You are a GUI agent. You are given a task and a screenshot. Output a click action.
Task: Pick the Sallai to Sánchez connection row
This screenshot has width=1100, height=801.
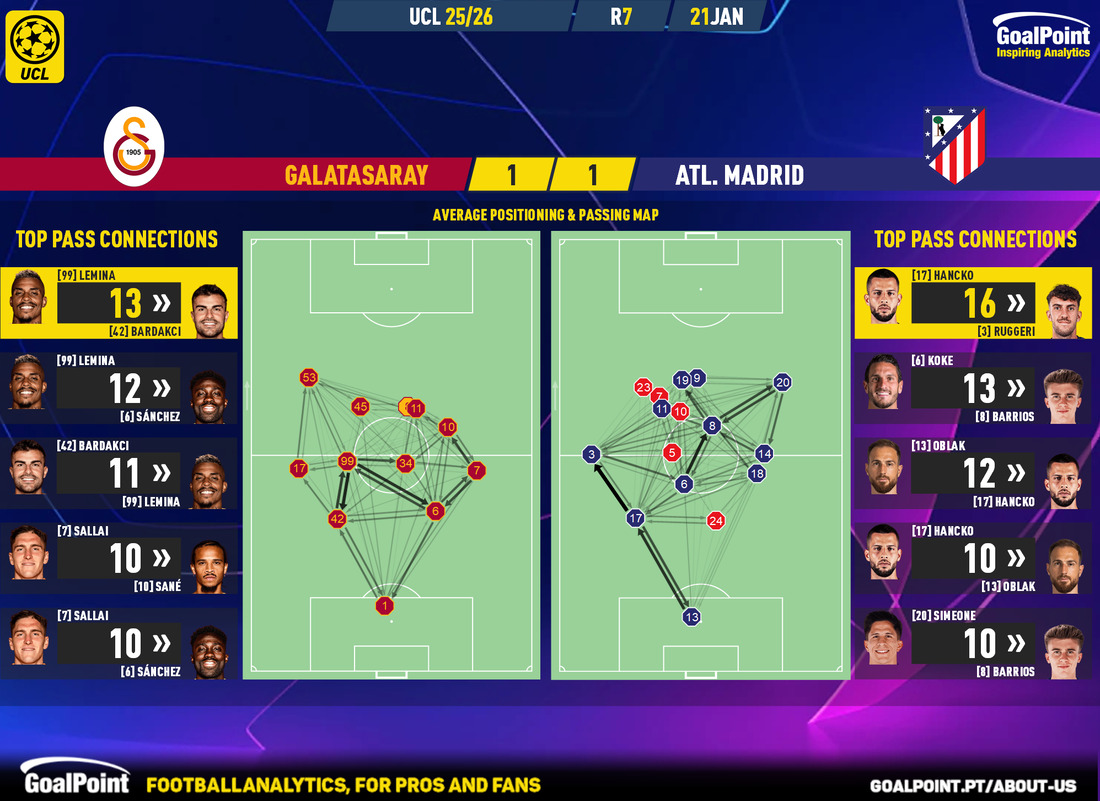click(x=119, y=643)
